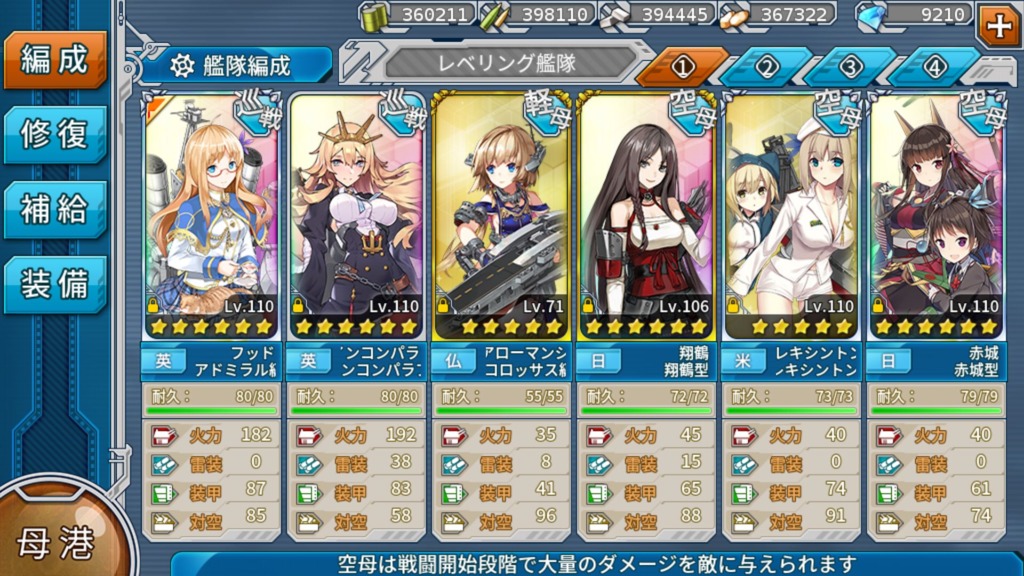Click the orange plus button

pyautogui.click(x=997, y=26)
